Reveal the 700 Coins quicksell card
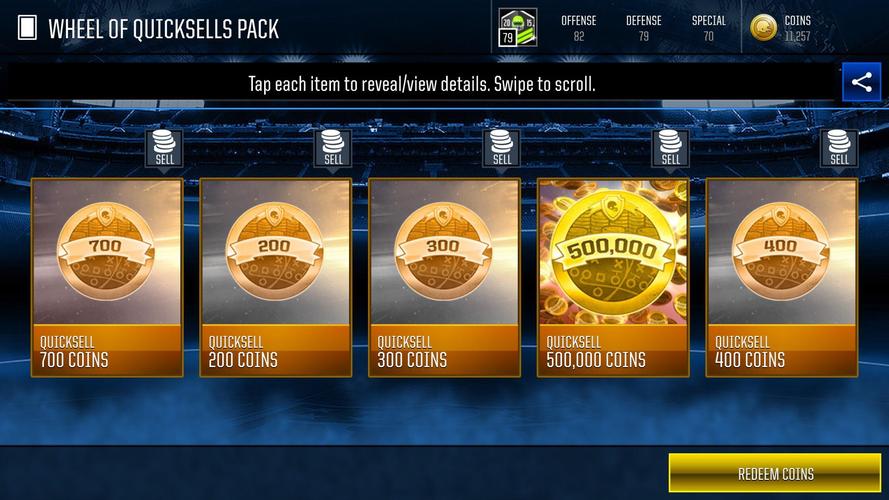 click(x=107, y=277)
